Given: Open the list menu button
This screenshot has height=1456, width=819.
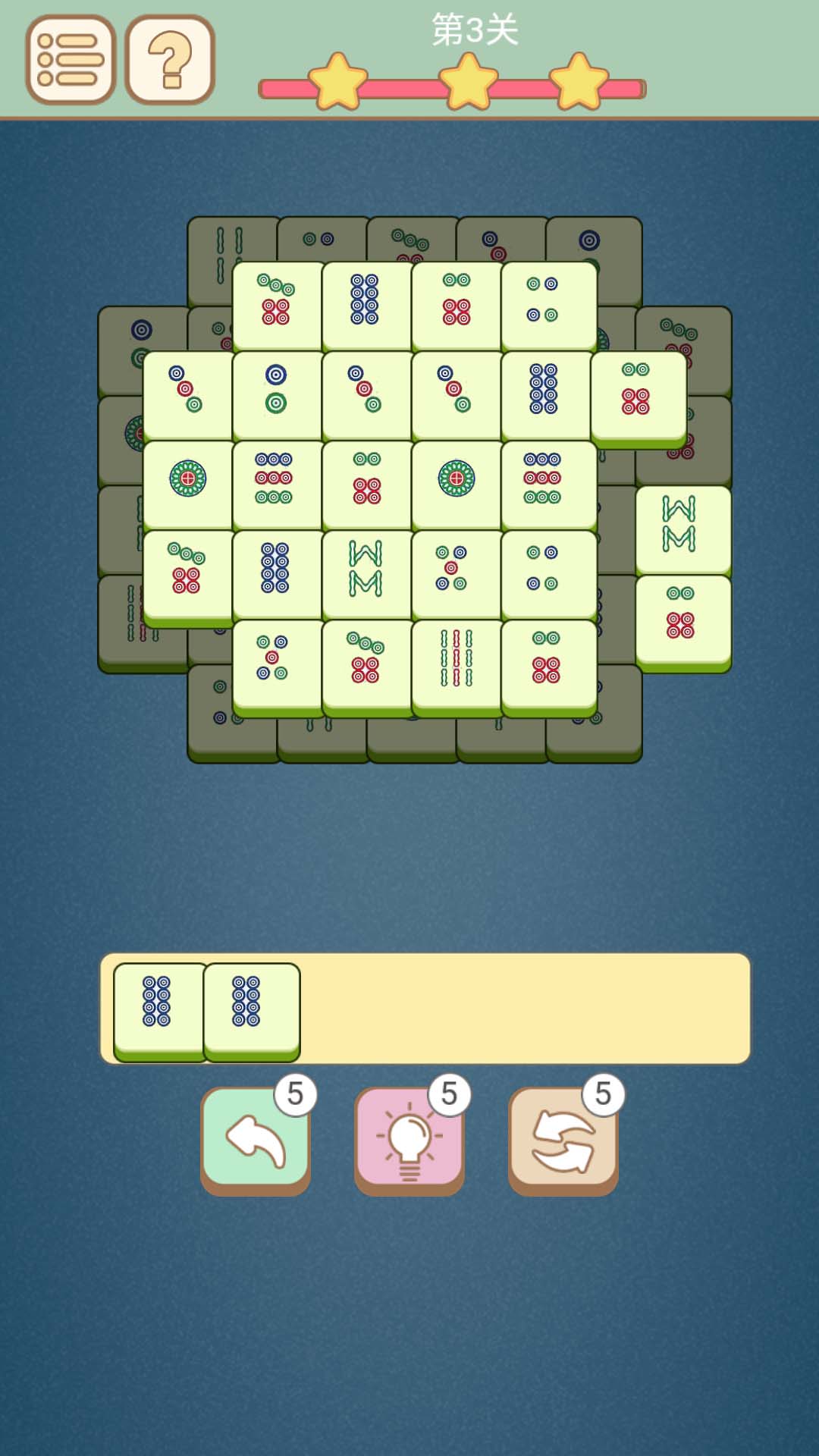Looking at the screenshot, I should (x=70, y=59).
